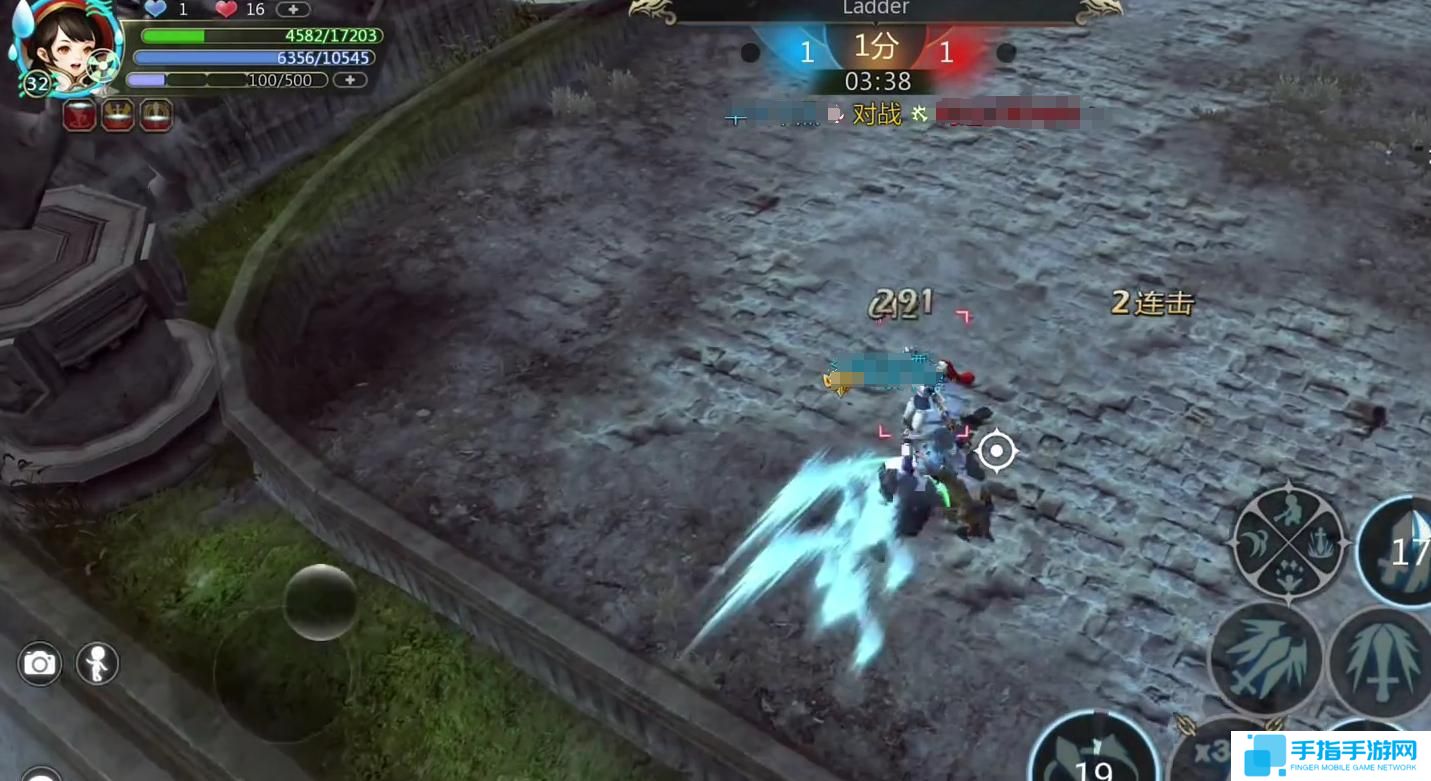This screenshot has height=781, width=1431.
Task: Click the first red drum buff icon
Action: tap(80, 116)
